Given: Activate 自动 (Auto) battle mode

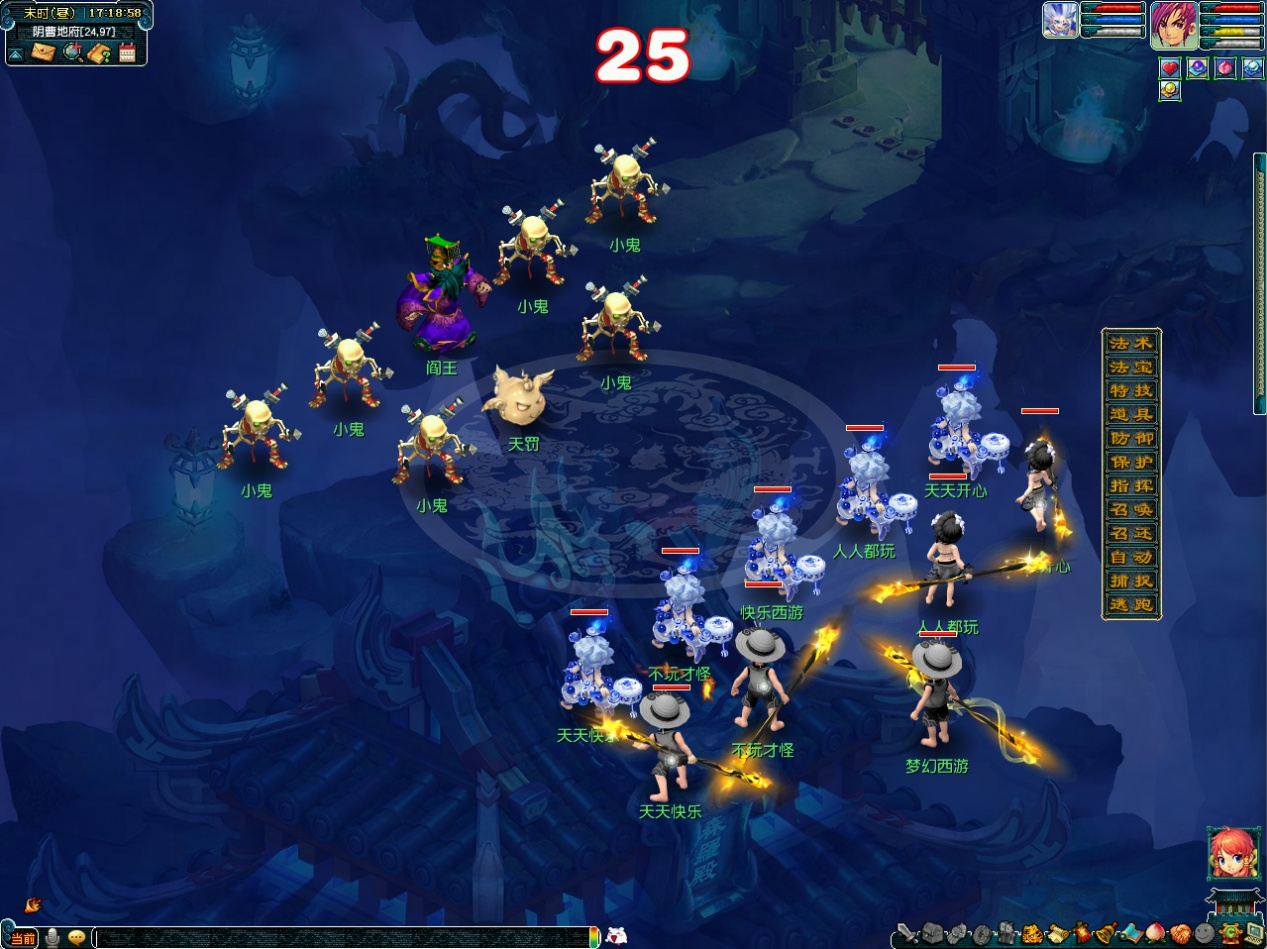Looking at the screenshot, I should 1131,557.
